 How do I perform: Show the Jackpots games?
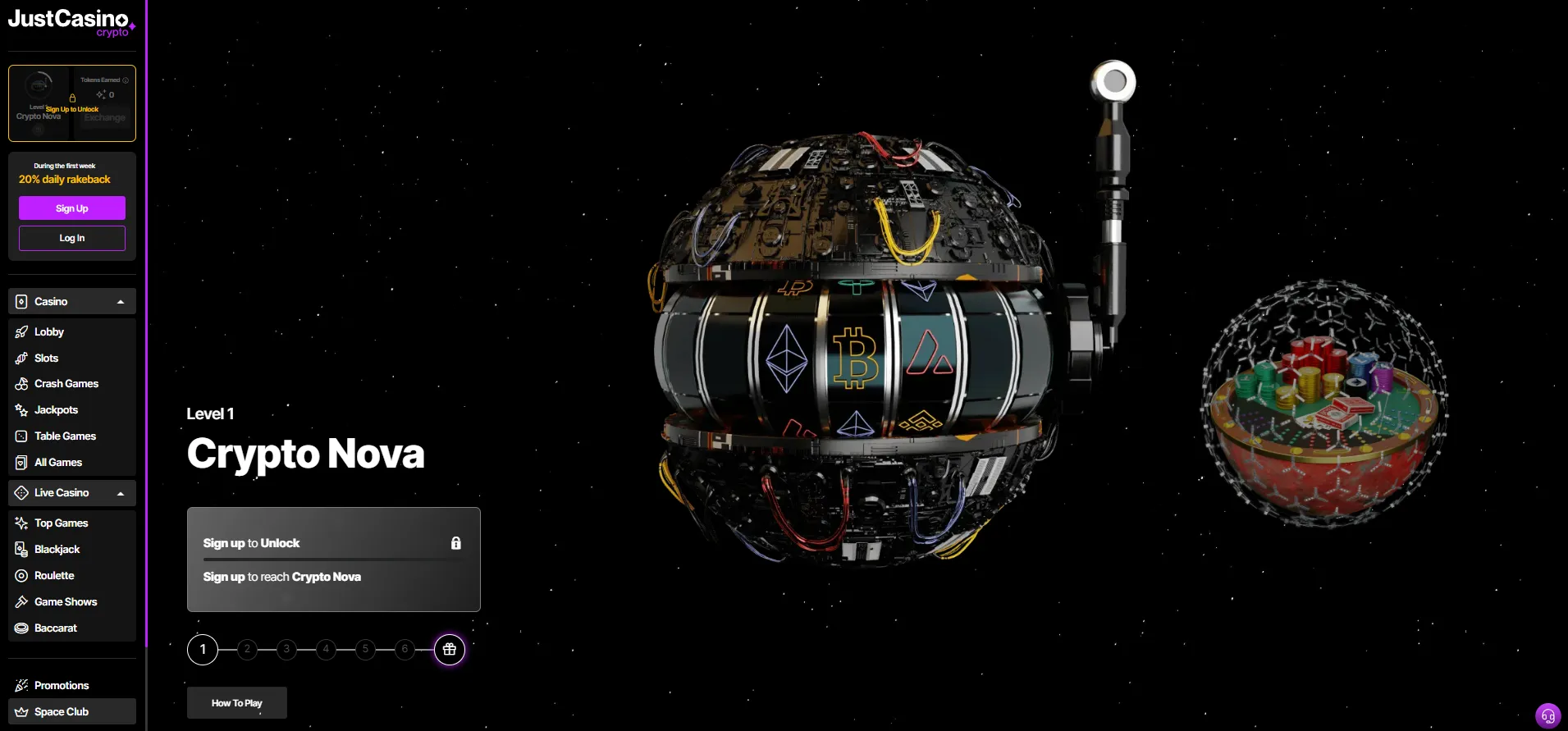(x=56, y=410)
